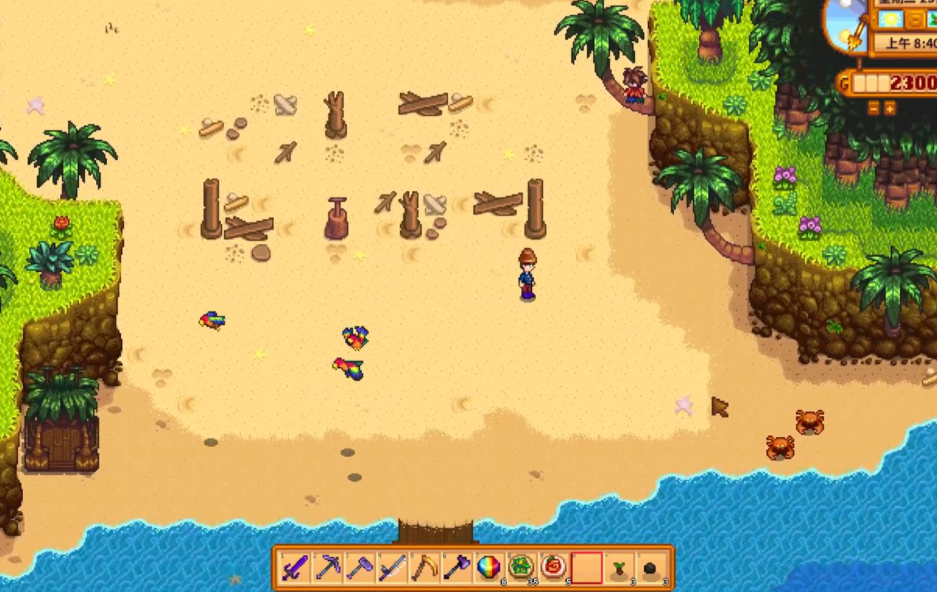Select the steel blade in slot four
The height and width of the screenshot is (592, 937).
[x=392, y=567]
